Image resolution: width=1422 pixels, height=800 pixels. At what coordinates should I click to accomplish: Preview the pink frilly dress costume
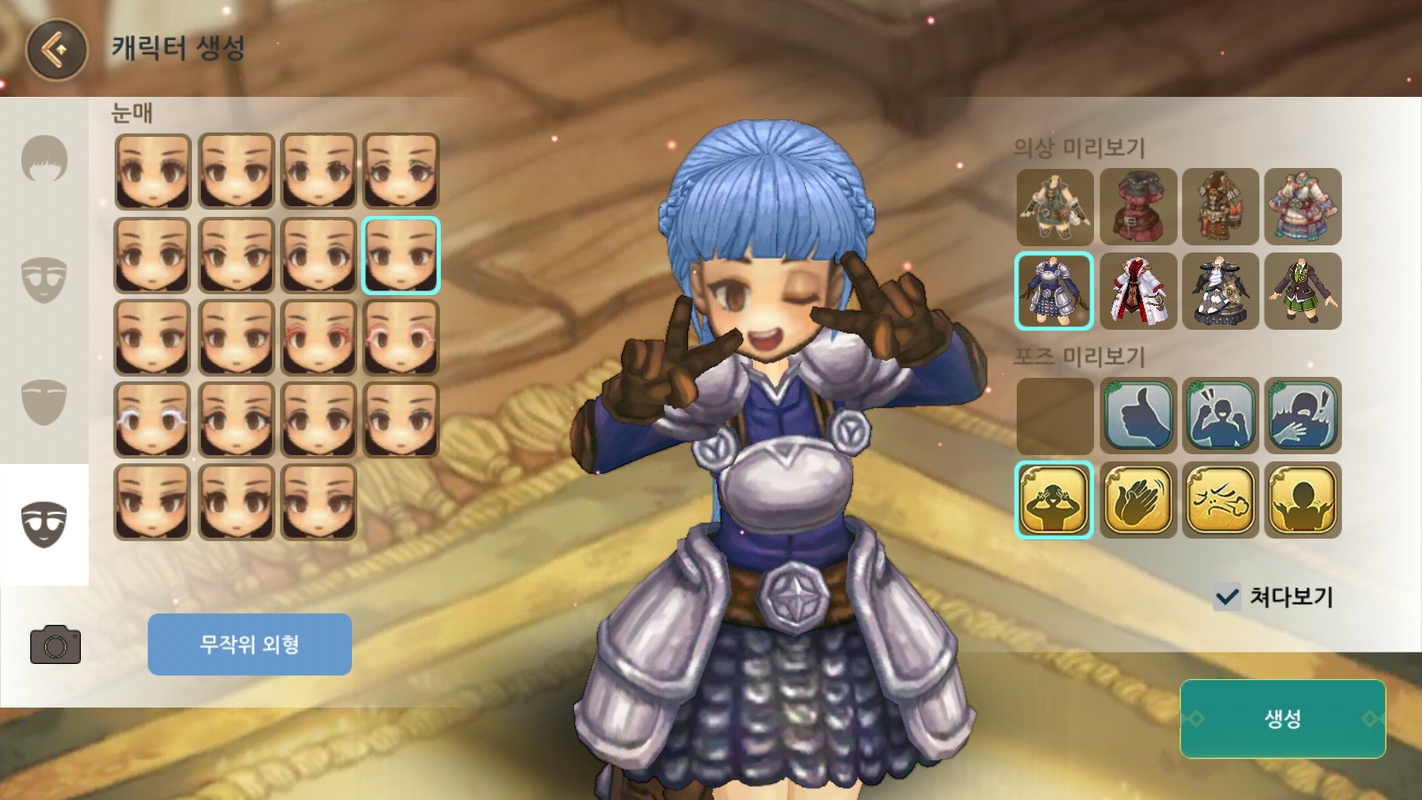[x=1303, y=207]
